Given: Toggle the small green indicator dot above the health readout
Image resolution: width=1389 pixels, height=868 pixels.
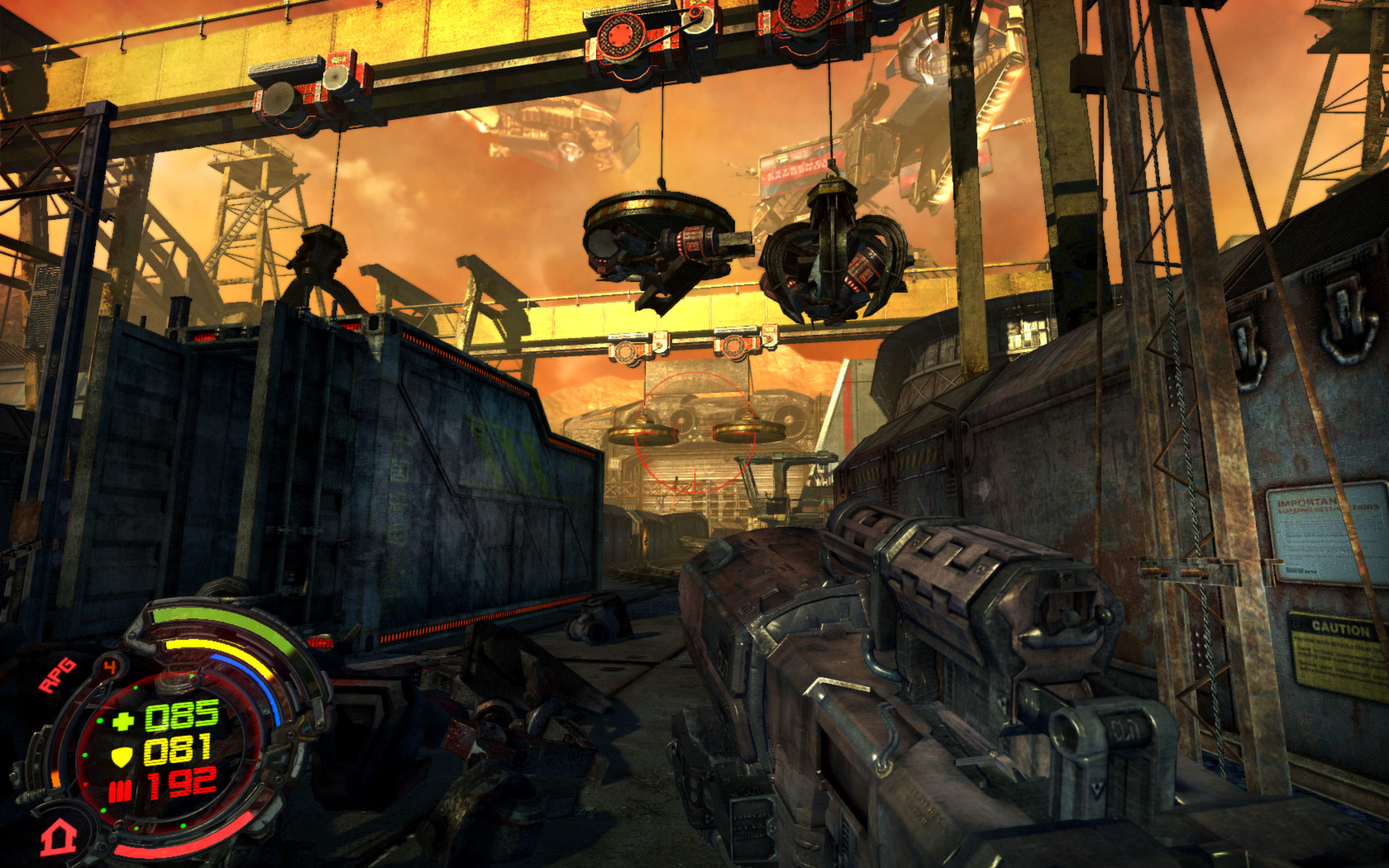Looking at the screenshot, I should tap(191, 677).
